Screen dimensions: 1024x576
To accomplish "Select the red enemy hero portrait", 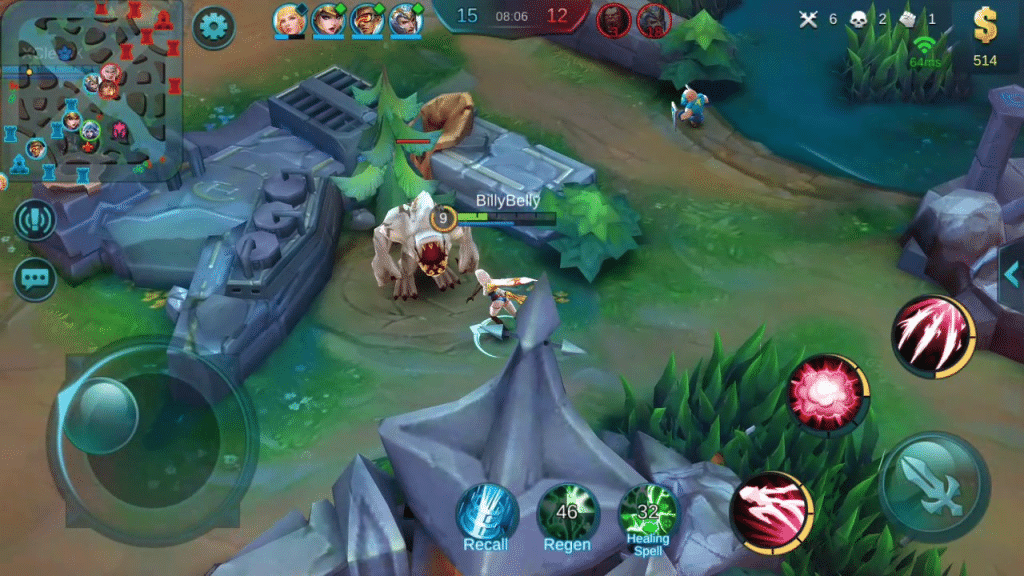I will tap(613, 19).
